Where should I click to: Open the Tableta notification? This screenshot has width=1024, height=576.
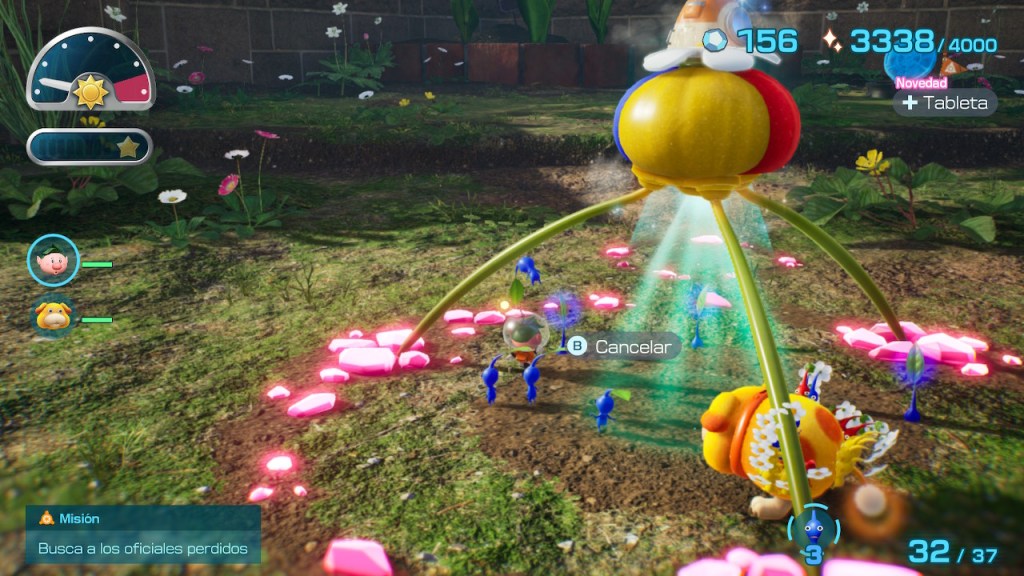coord(944,103)
